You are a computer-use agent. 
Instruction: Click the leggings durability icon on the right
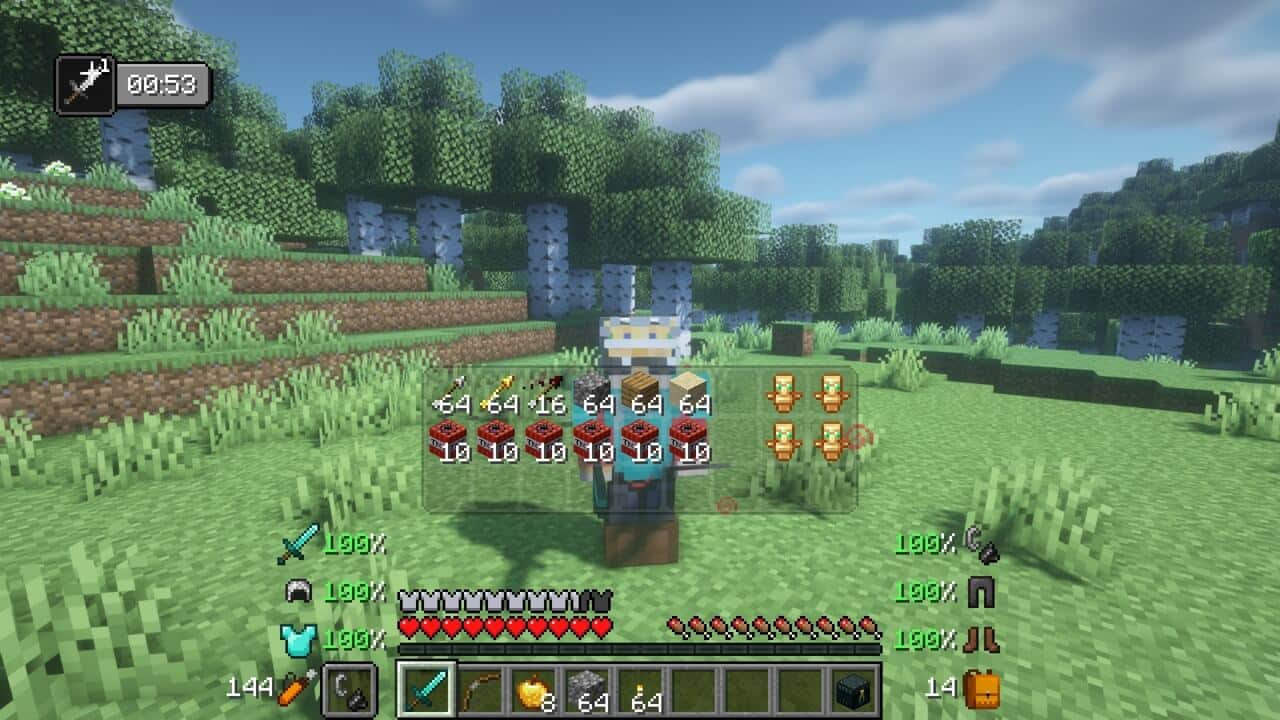982,592
